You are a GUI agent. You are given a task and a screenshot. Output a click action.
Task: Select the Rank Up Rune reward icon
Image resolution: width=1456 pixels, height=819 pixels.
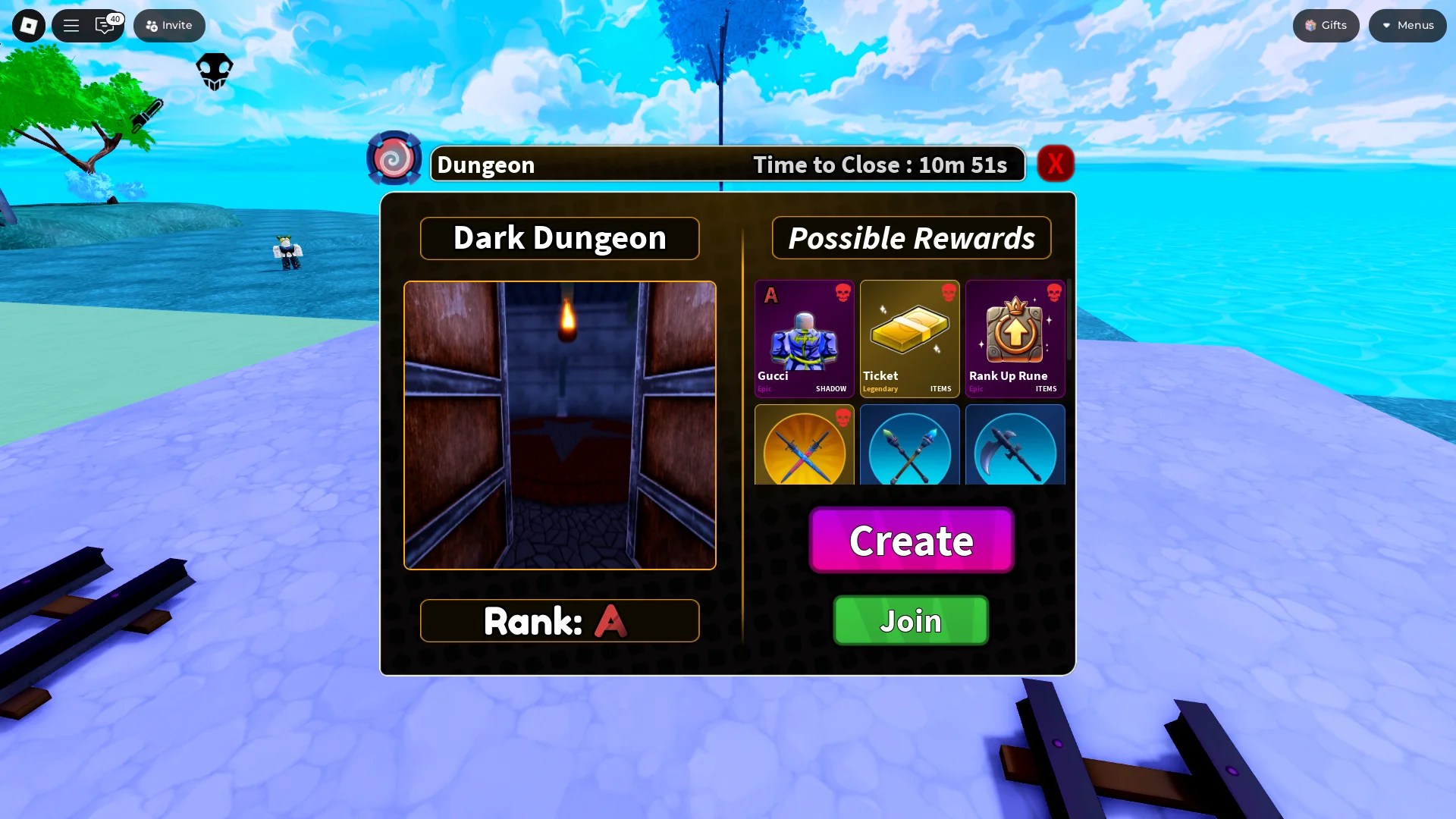tap(1015, 334)
